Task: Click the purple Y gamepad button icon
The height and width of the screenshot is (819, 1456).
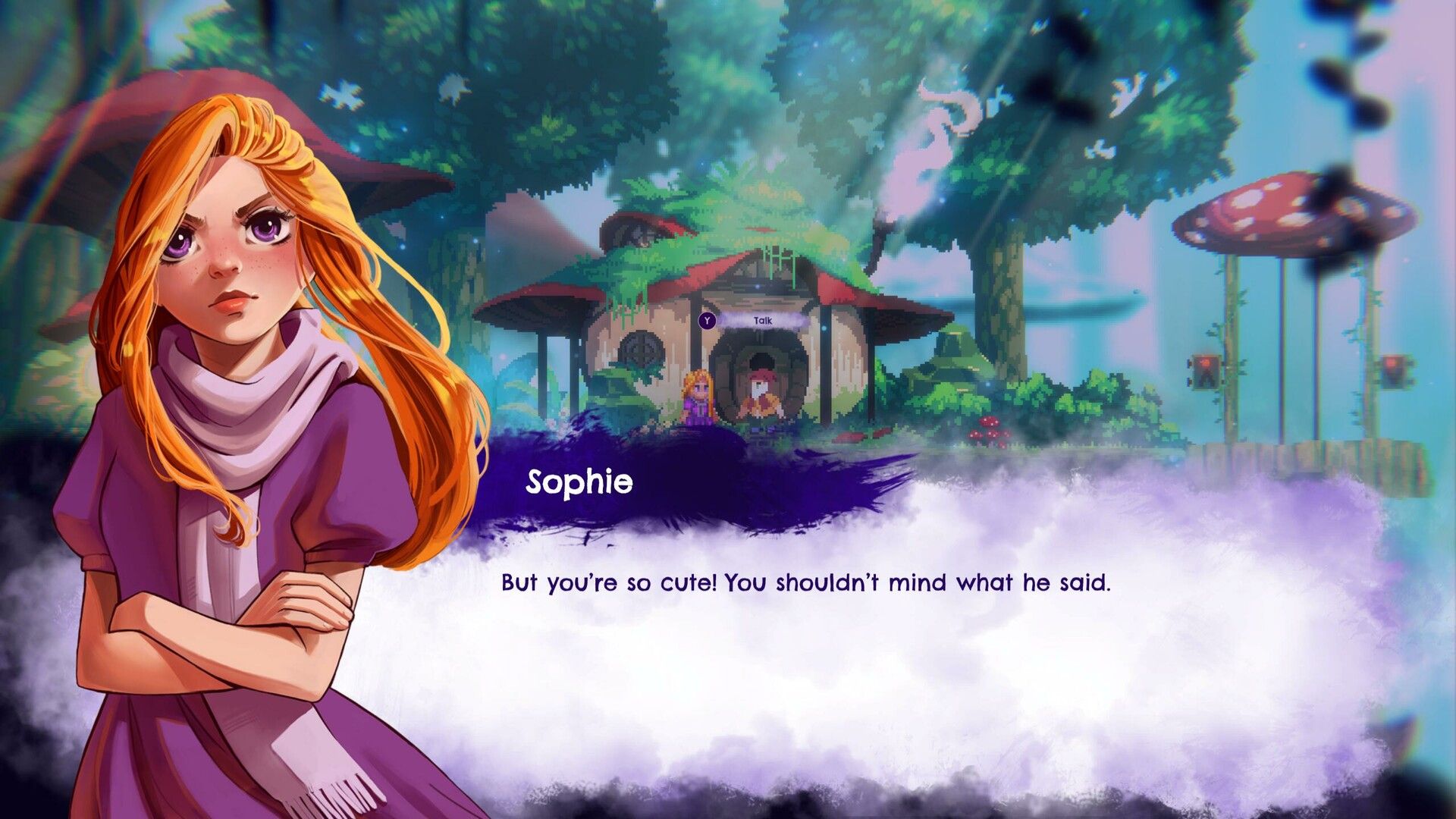Action: (x=707, y=320)
